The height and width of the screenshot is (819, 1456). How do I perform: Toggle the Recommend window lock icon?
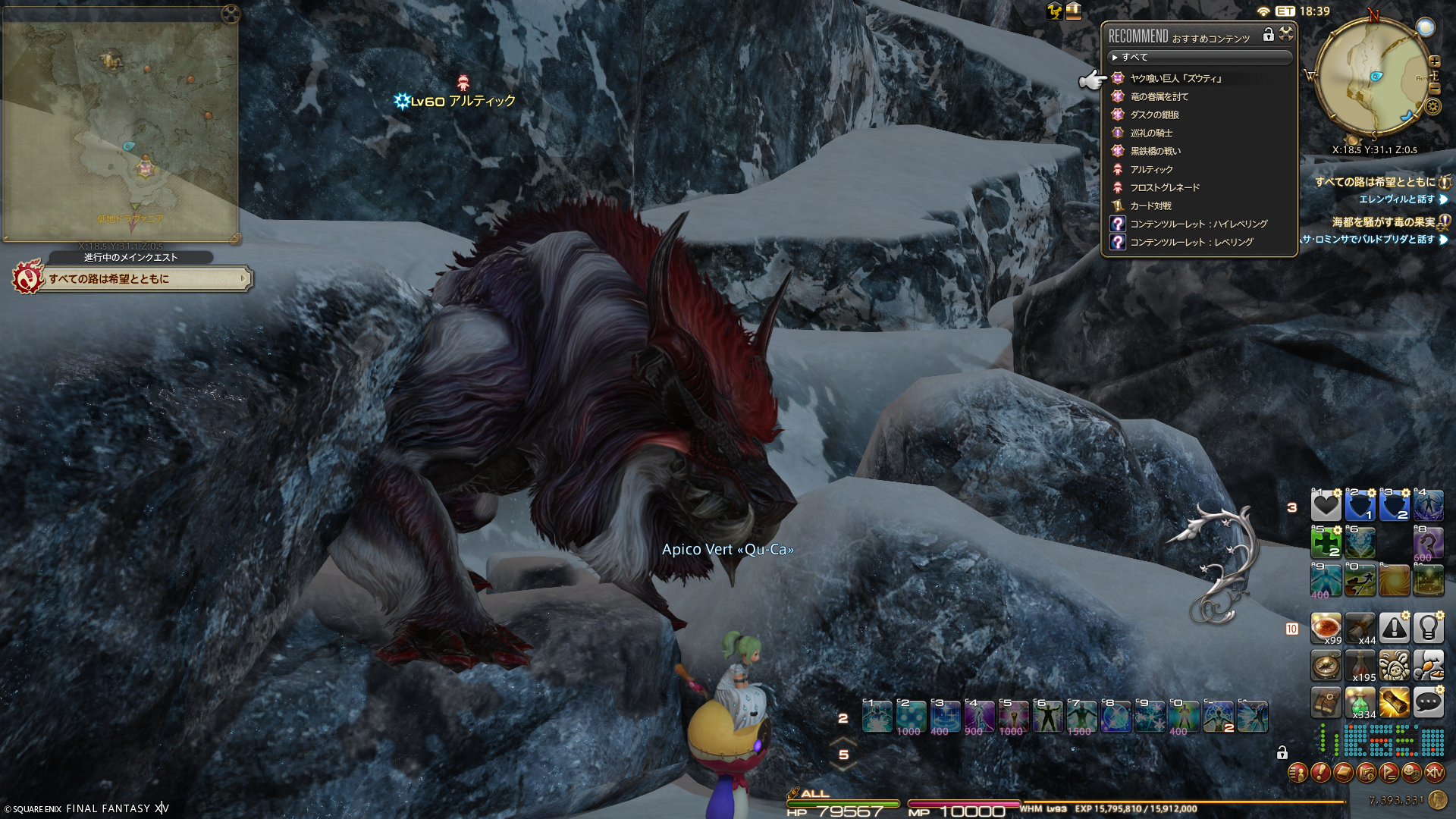coord(1268,34)
